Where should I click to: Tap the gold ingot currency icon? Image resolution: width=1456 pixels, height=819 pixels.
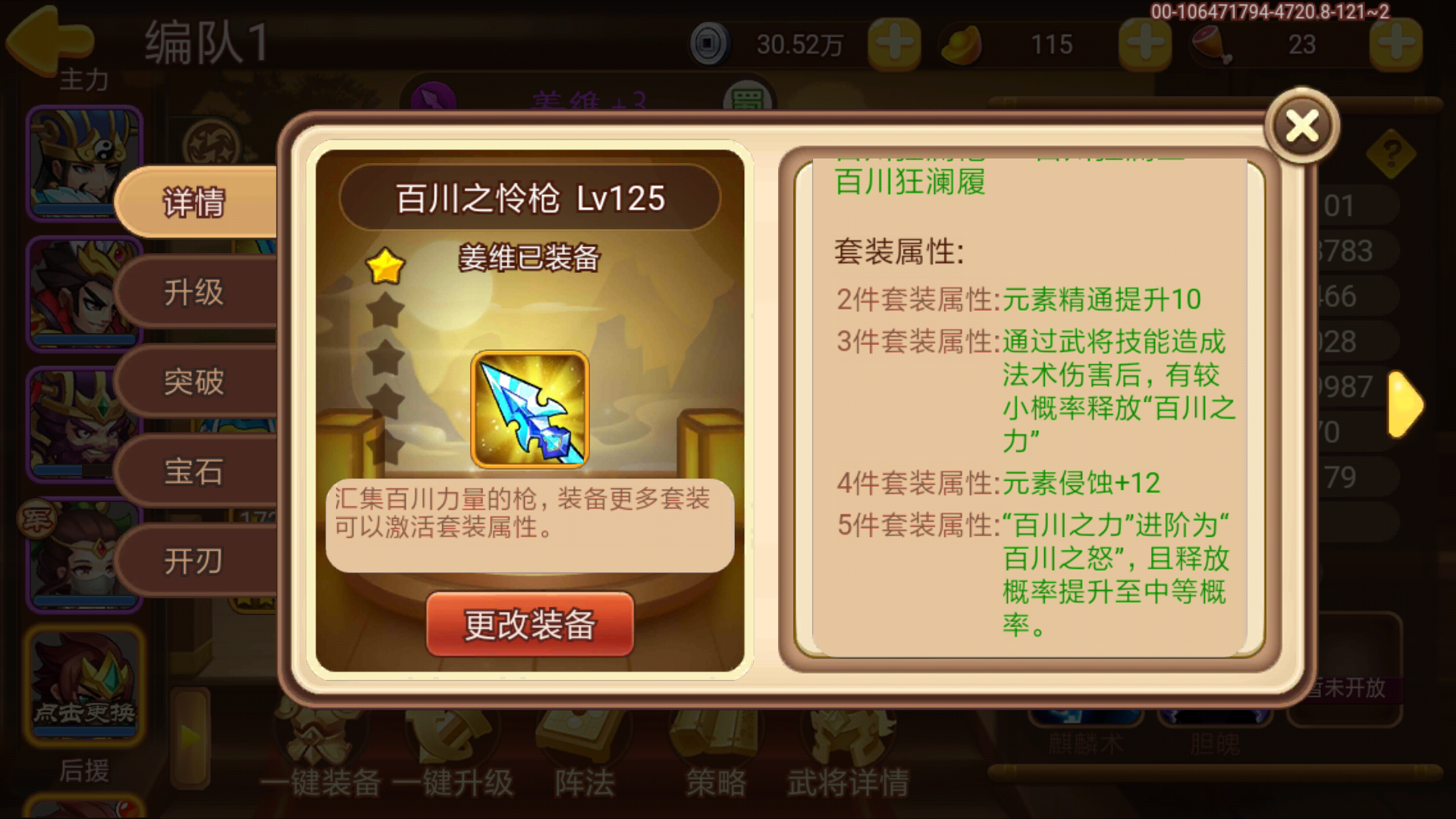pyautogui.click(x=962, y=44)
